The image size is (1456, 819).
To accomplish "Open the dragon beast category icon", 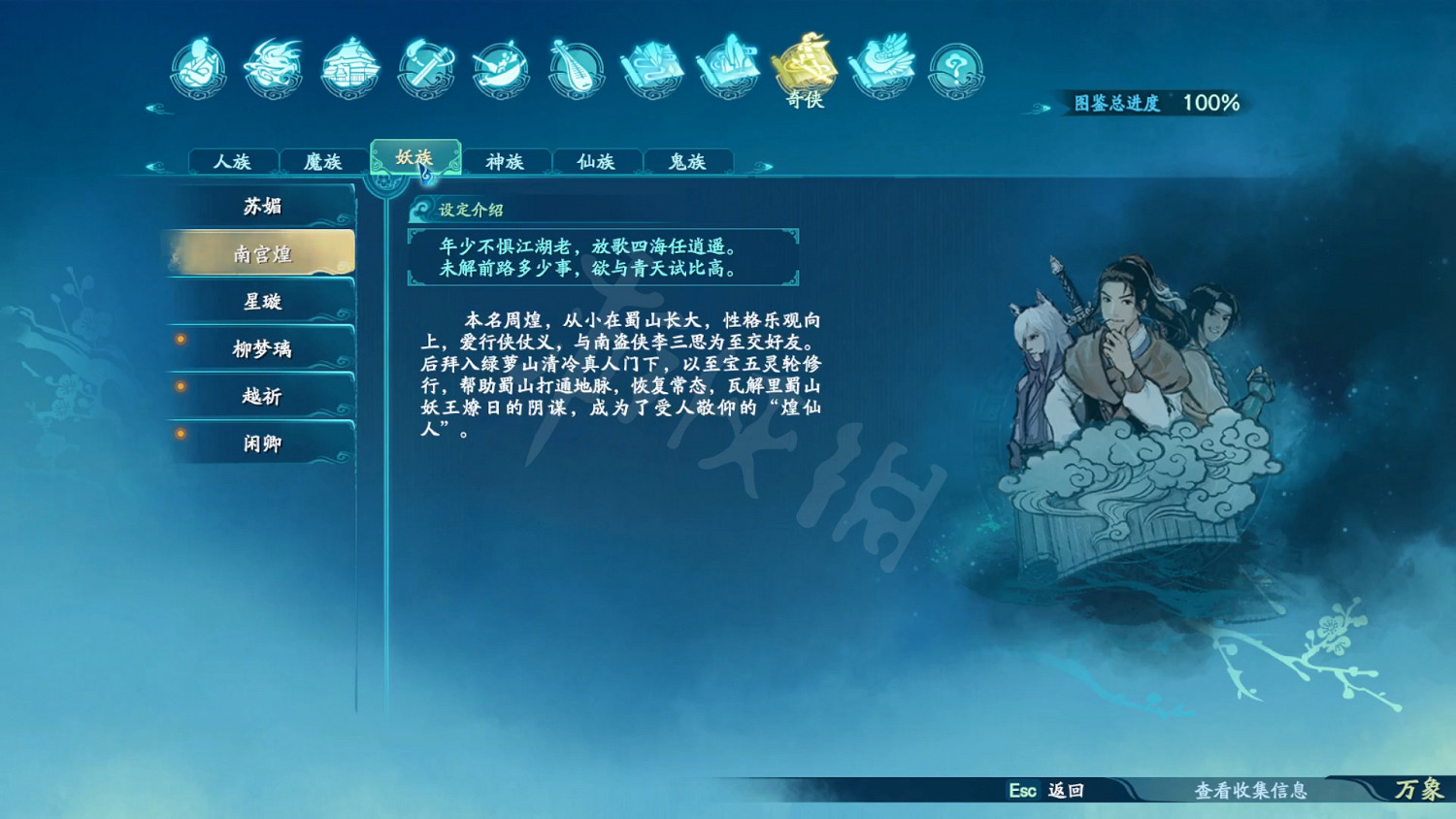I will (x=272, y=66).
